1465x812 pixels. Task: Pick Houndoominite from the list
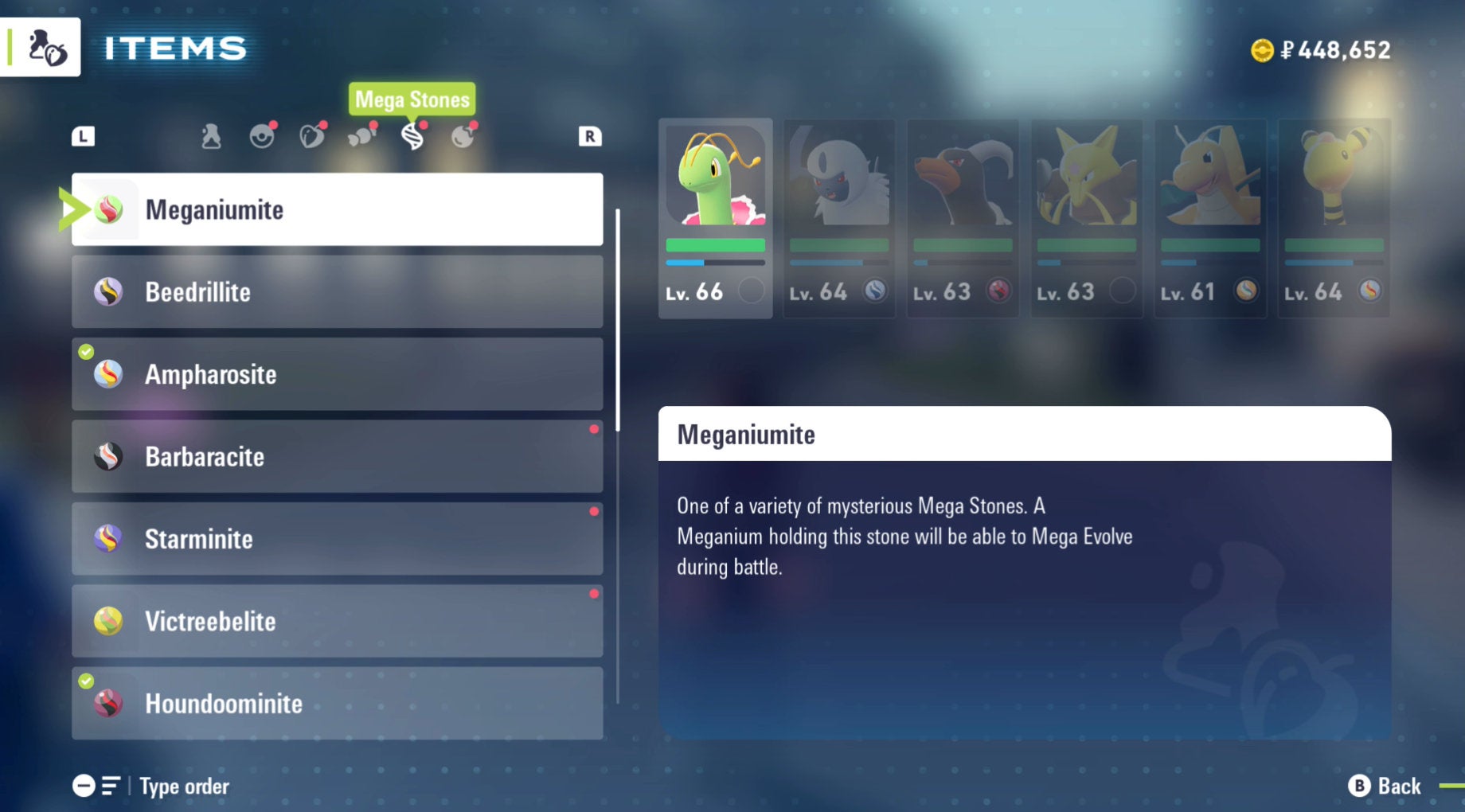337,704
